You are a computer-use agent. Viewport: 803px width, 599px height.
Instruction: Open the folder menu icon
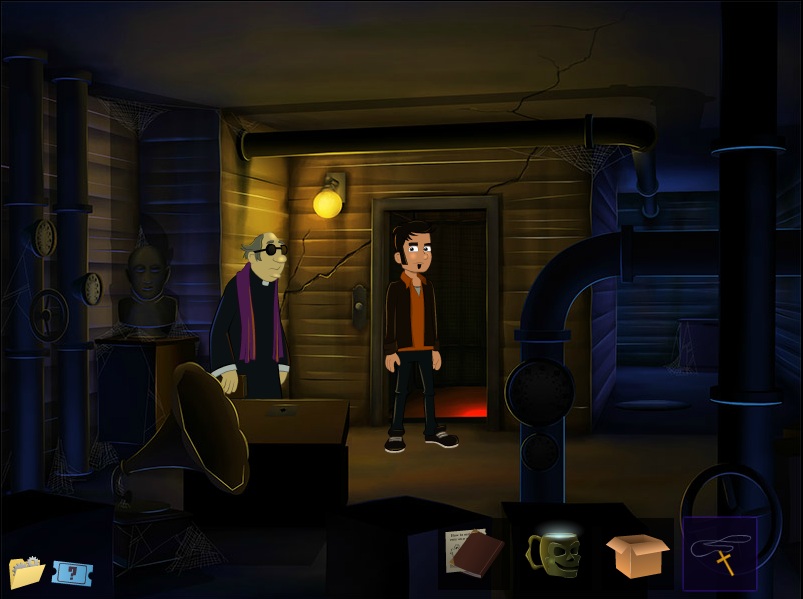pyautogui.click(x=27, y=571)
